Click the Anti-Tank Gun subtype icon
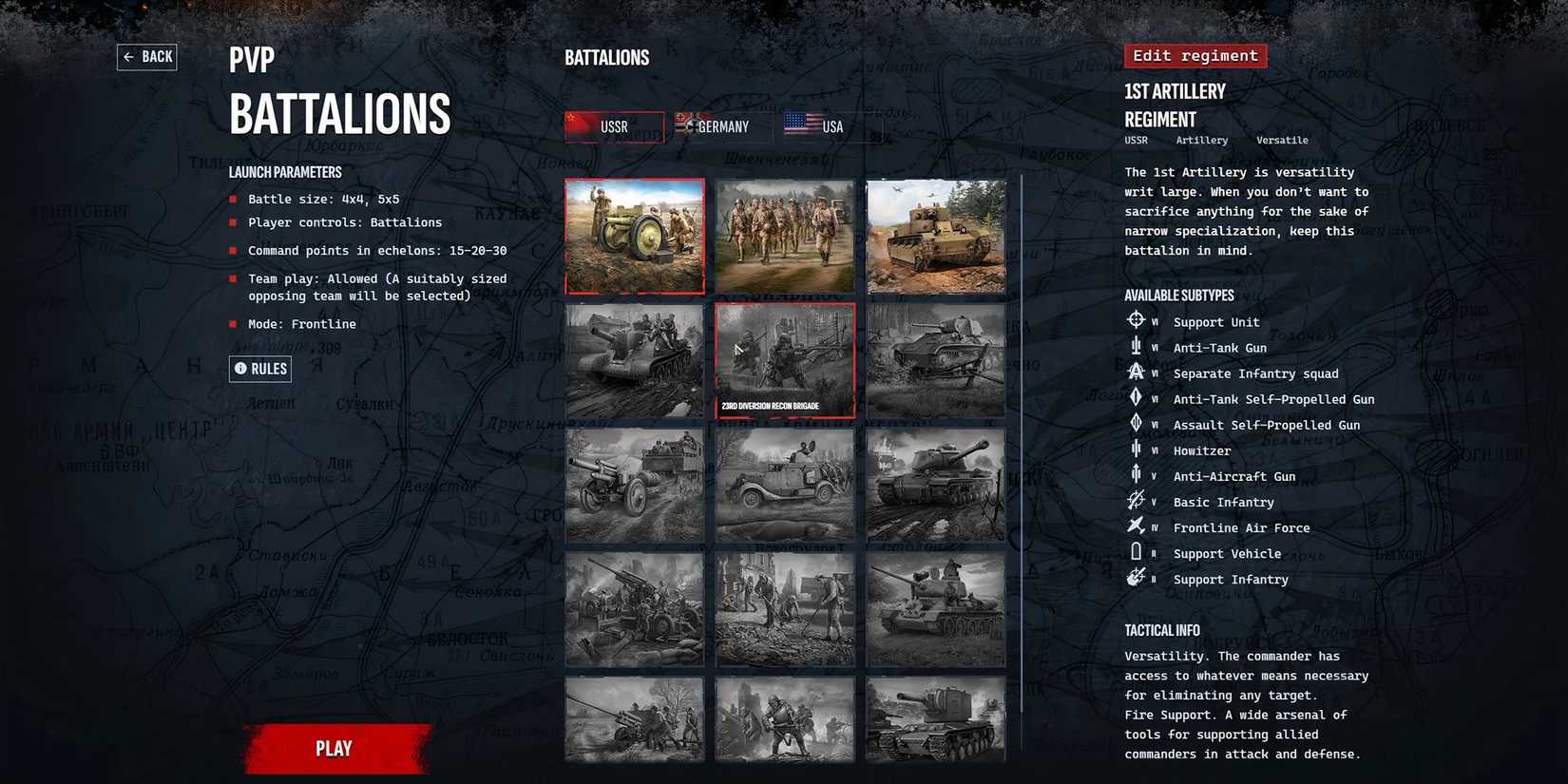 pyautogui.click(x=1137, y=346)
